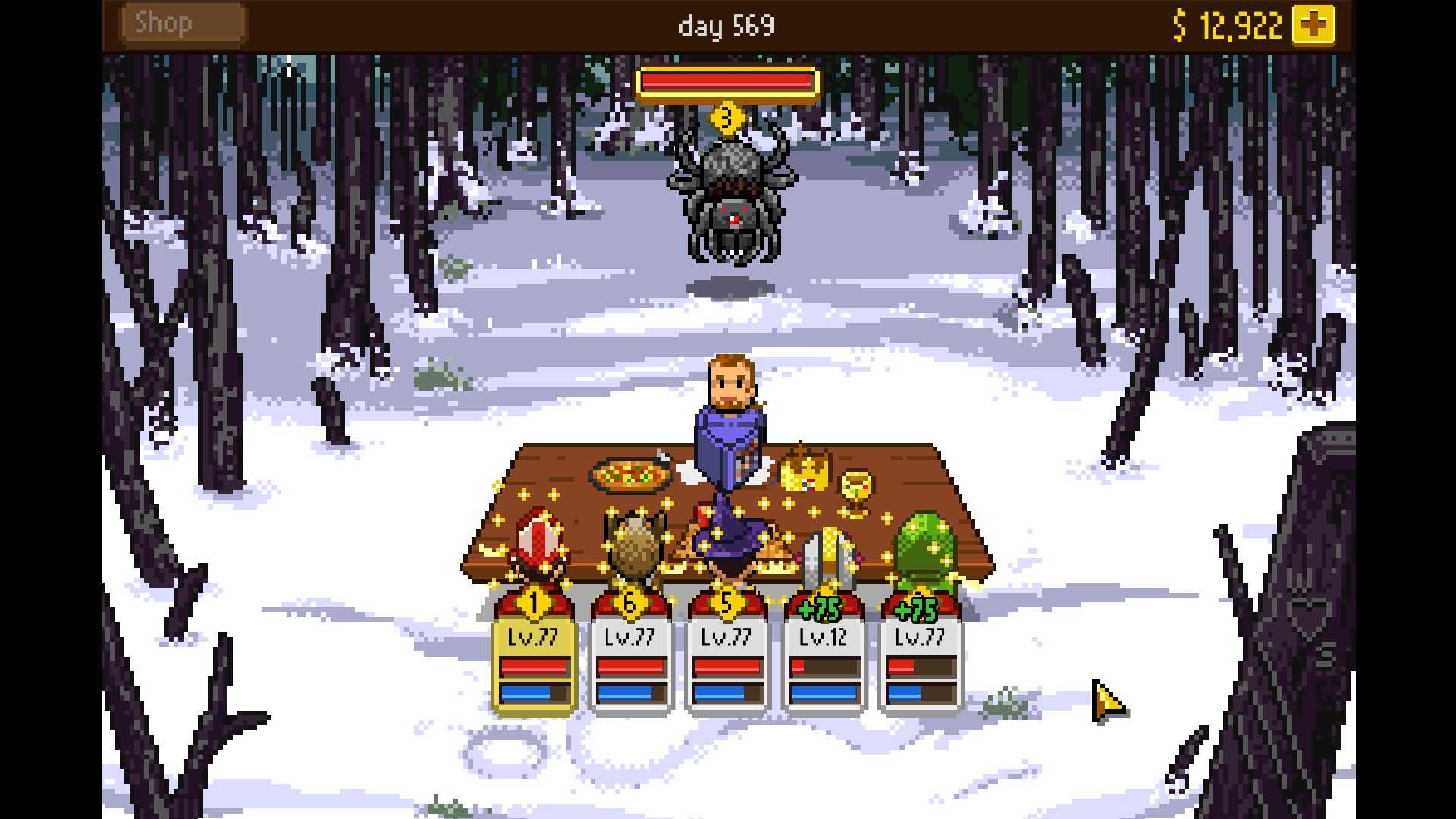
Task: Click the day 569 label
Action: coord(726,25)
